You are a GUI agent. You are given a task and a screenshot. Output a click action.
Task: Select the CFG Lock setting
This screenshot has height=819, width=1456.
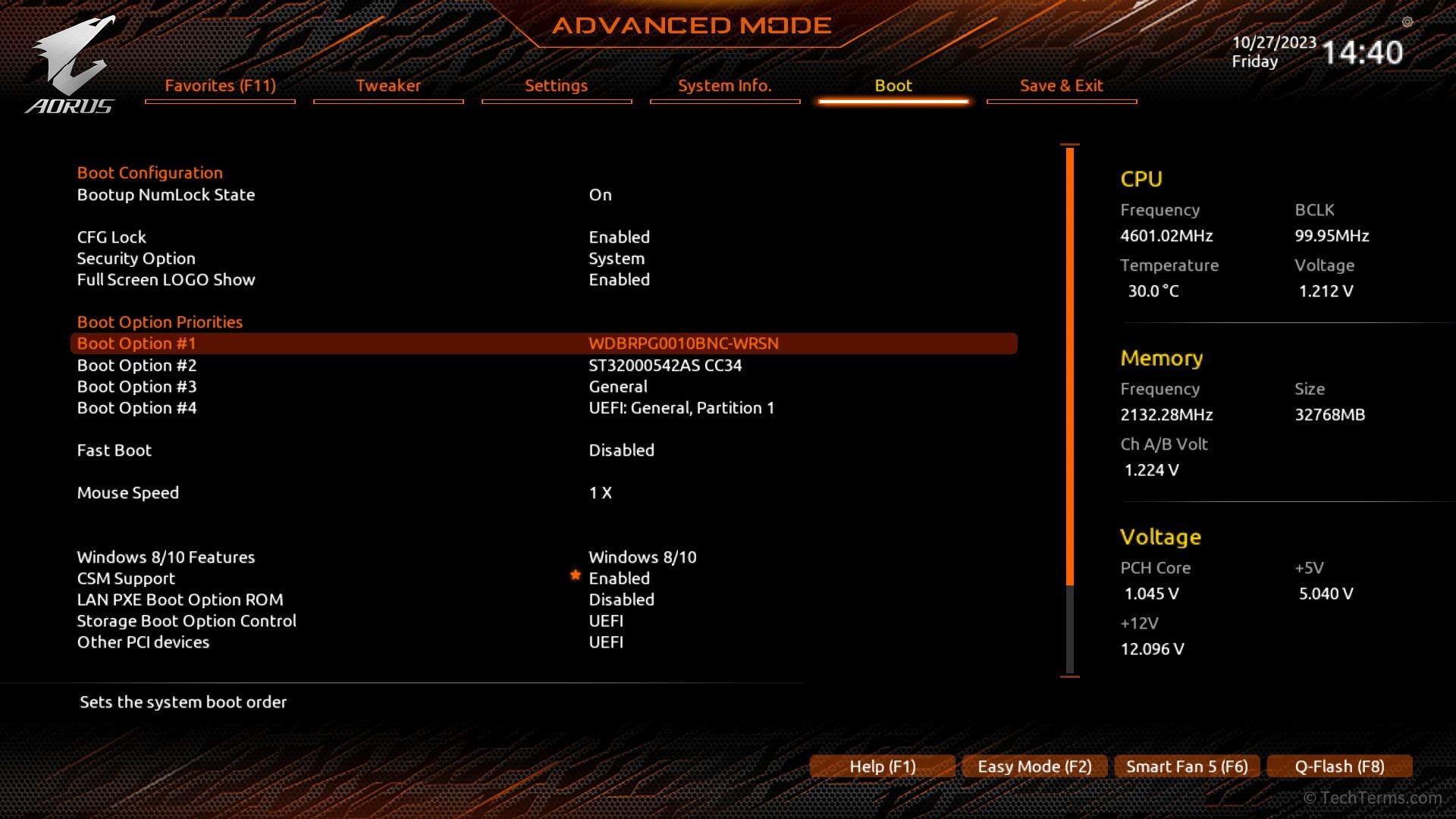point(111,237)
